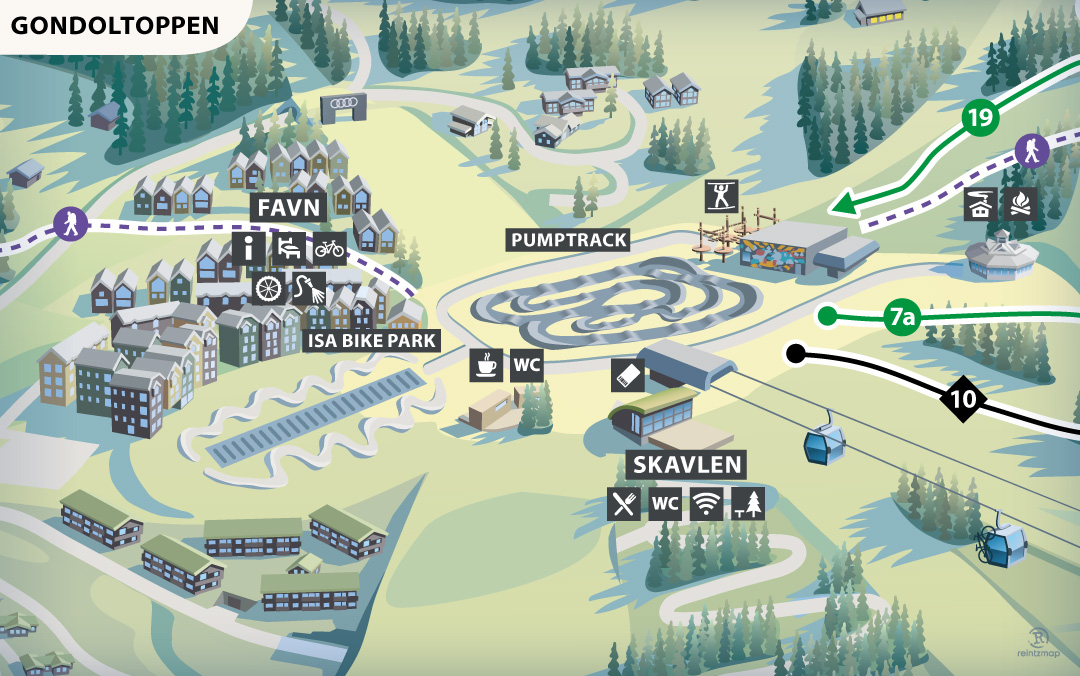Click the campfire icon
The height and width of the screenshot is (676, 1080).
[1021, 203]
